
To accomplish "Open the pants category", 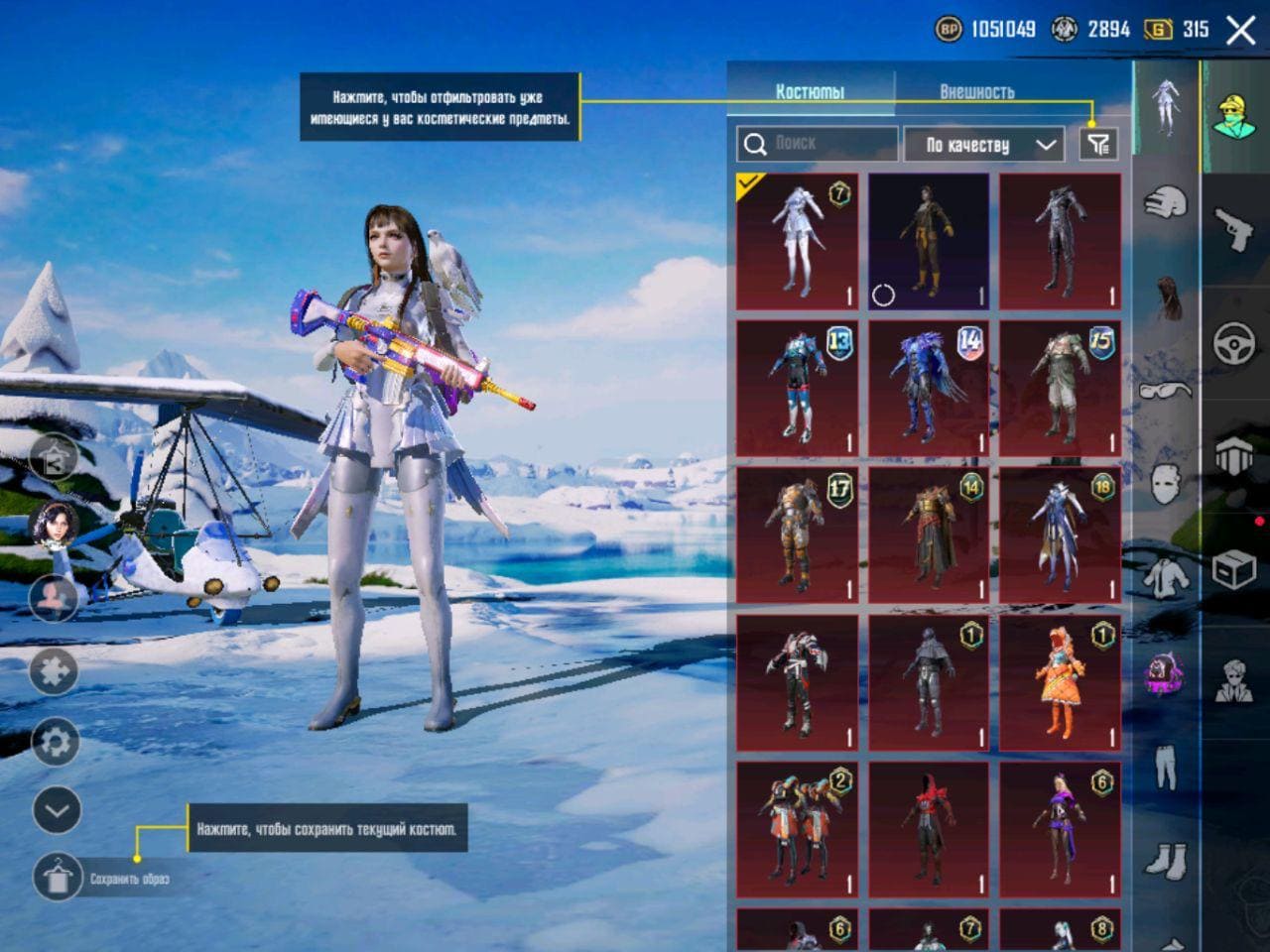I will pyautogui.click(x=1165, y=767).
